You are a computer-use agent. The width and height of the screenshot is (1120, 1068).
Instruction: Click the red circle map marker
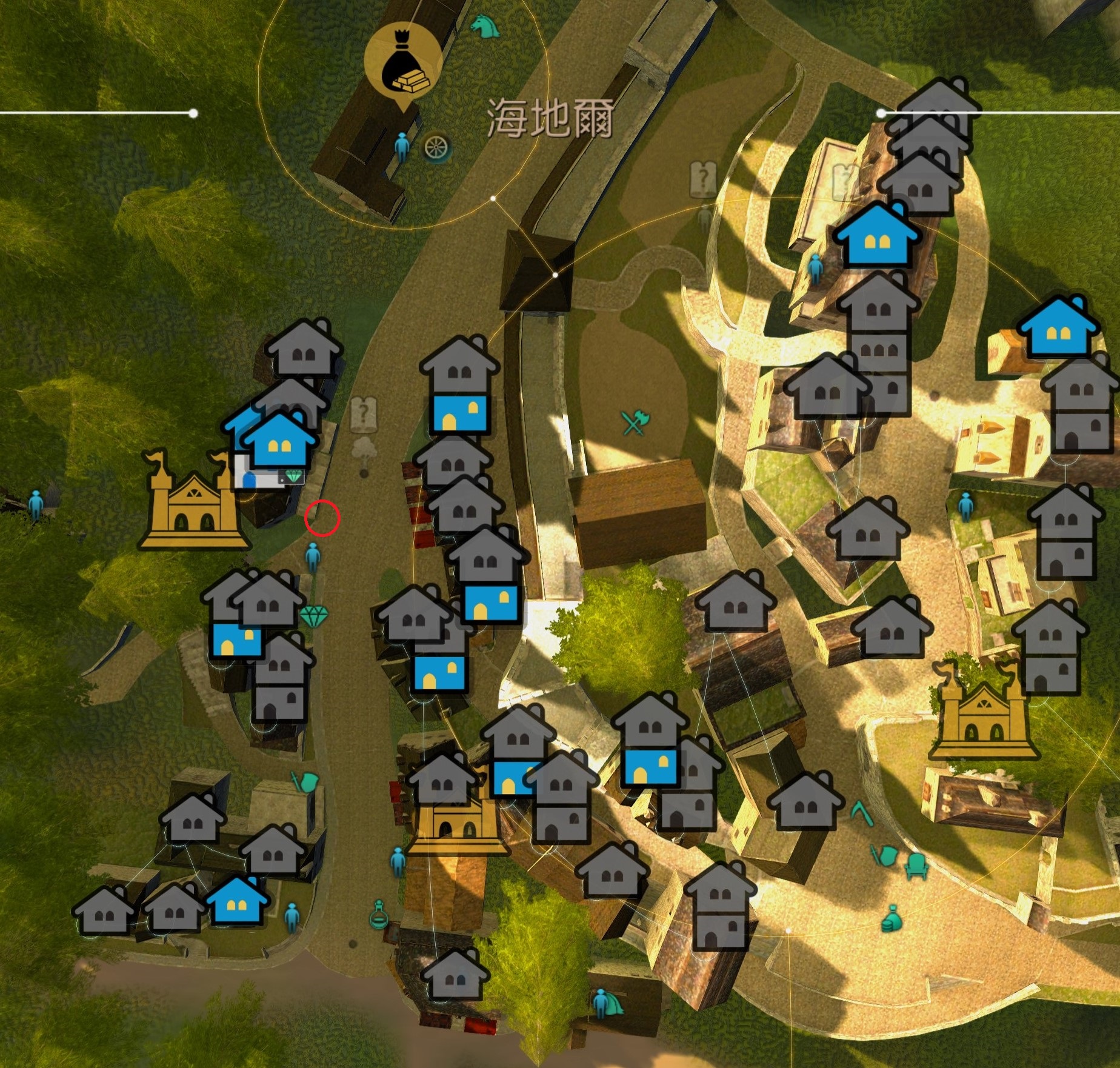click(x=322, y=518)
